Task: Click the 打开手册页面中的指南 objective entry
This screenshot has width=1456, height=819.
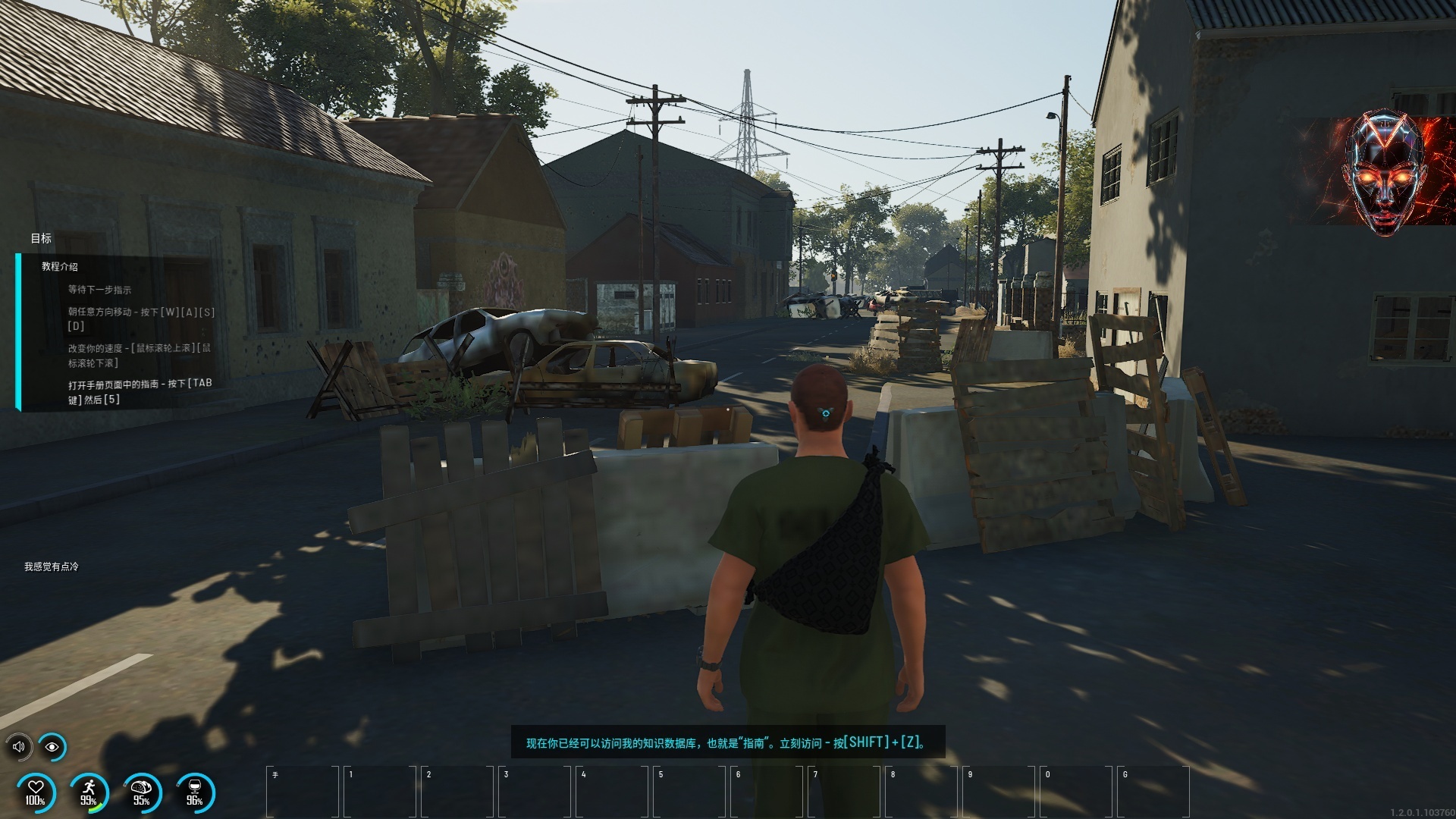Action: [x=140, y=391]
